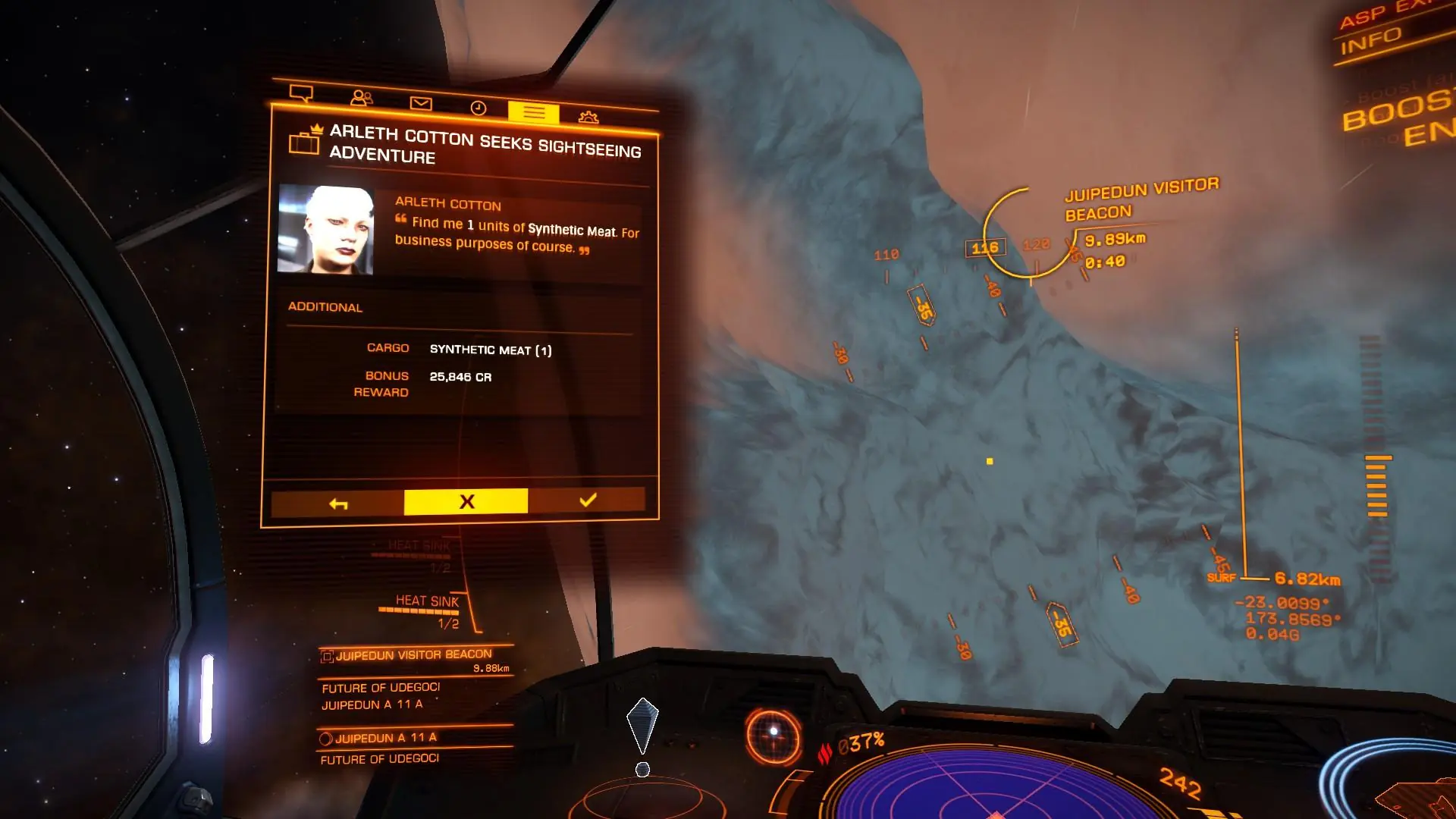Image resolution: width=1456 pixels, height=819 pixels.
Task: Open the inbox envelope tab
Action: tap(421, 103)
